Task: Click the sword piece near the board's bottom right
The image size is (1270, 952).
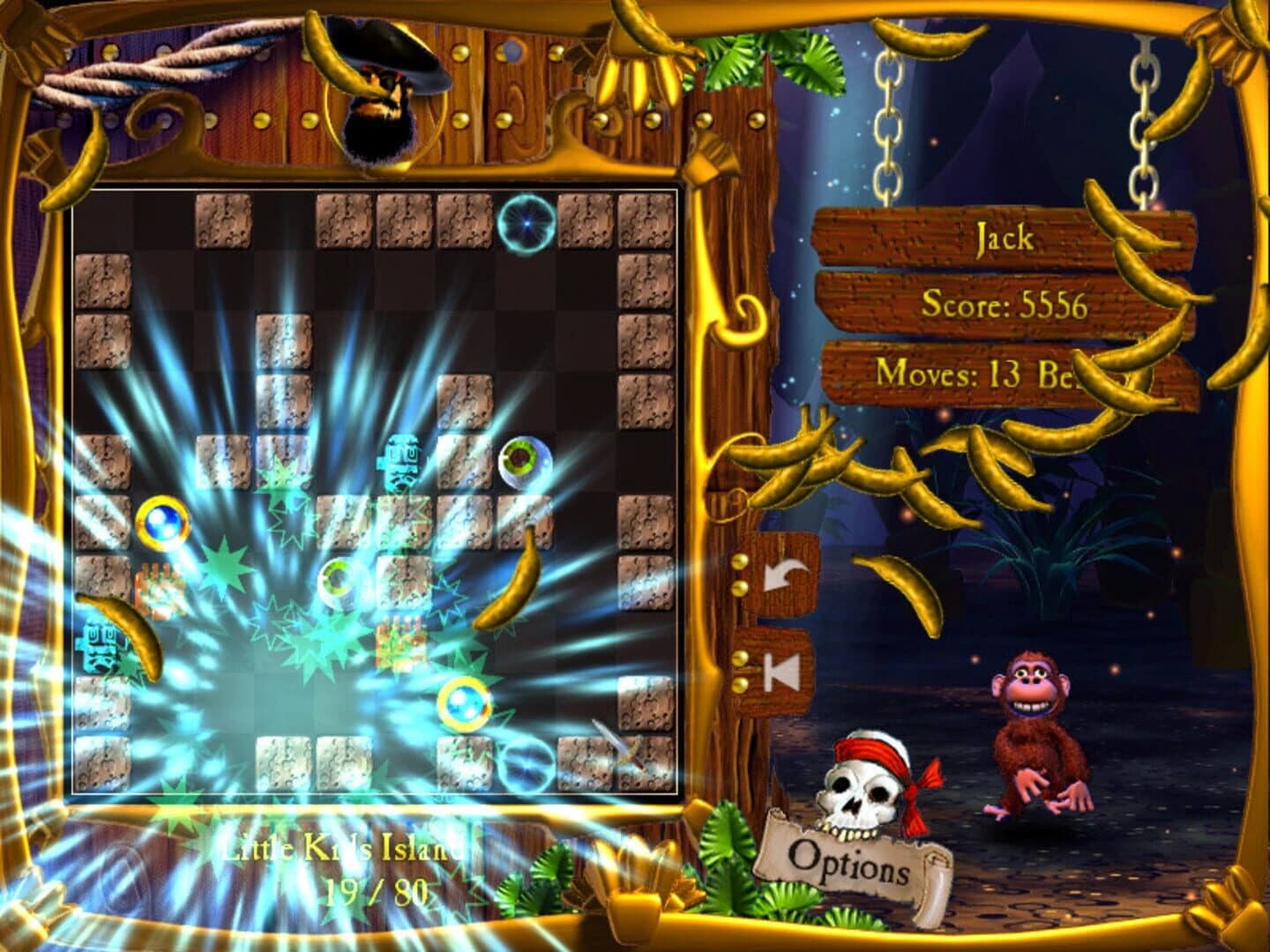Action: coord(620,743)
